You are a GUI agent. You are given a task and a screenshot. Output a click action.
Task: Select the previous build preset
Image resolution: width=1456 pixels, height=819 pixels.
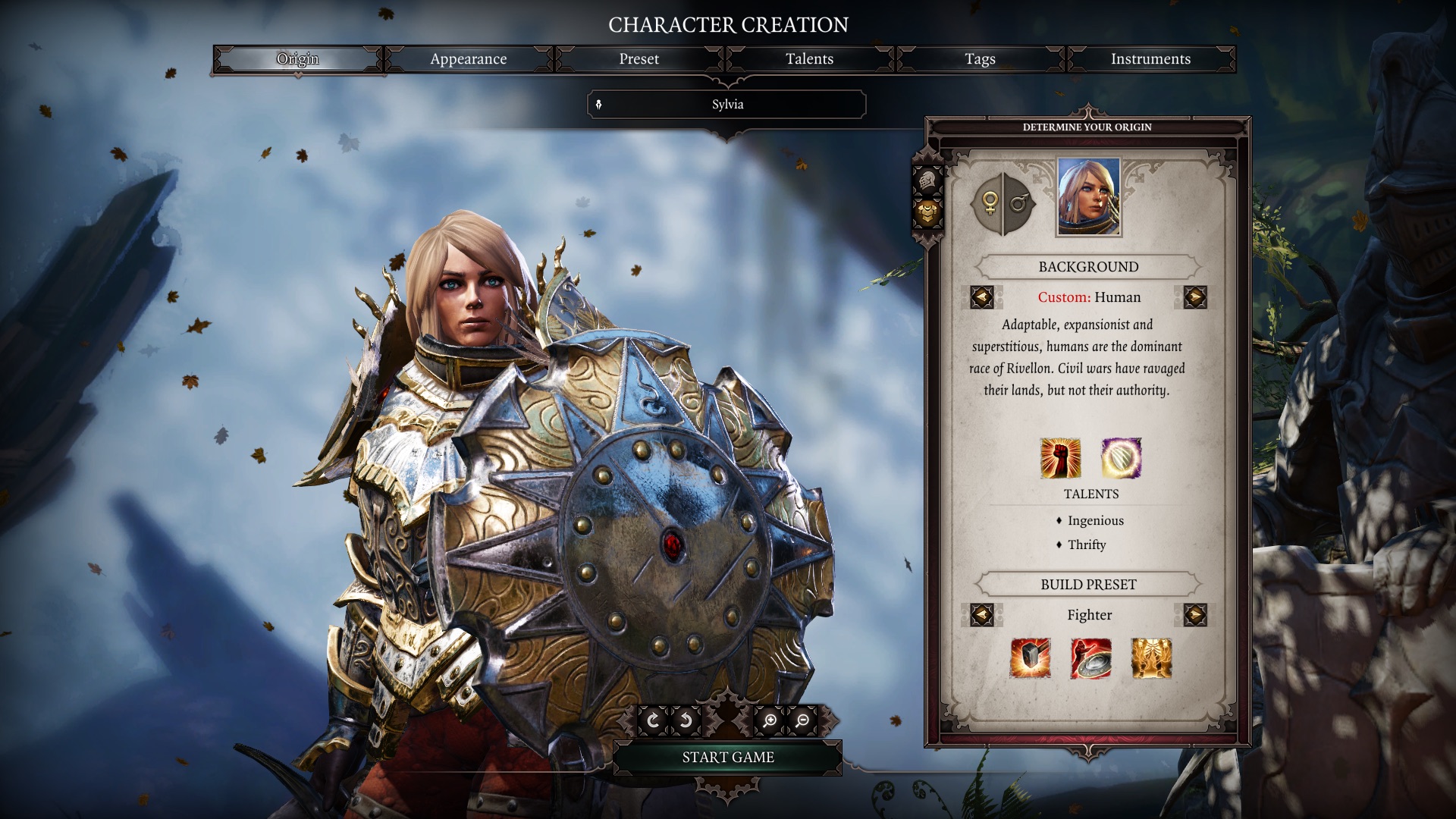[982, 615]
